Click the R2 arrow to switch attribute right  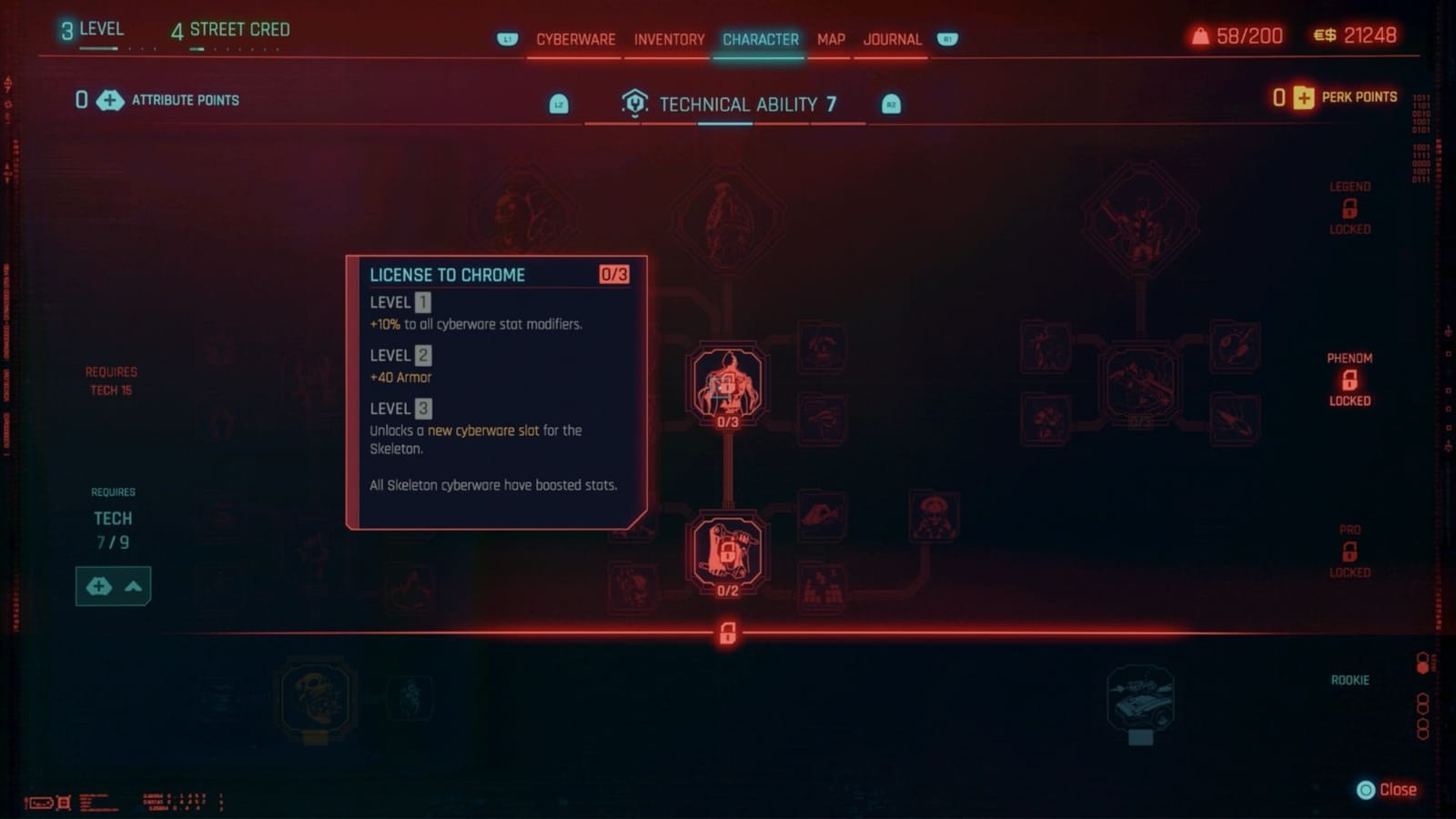(890, 103)
